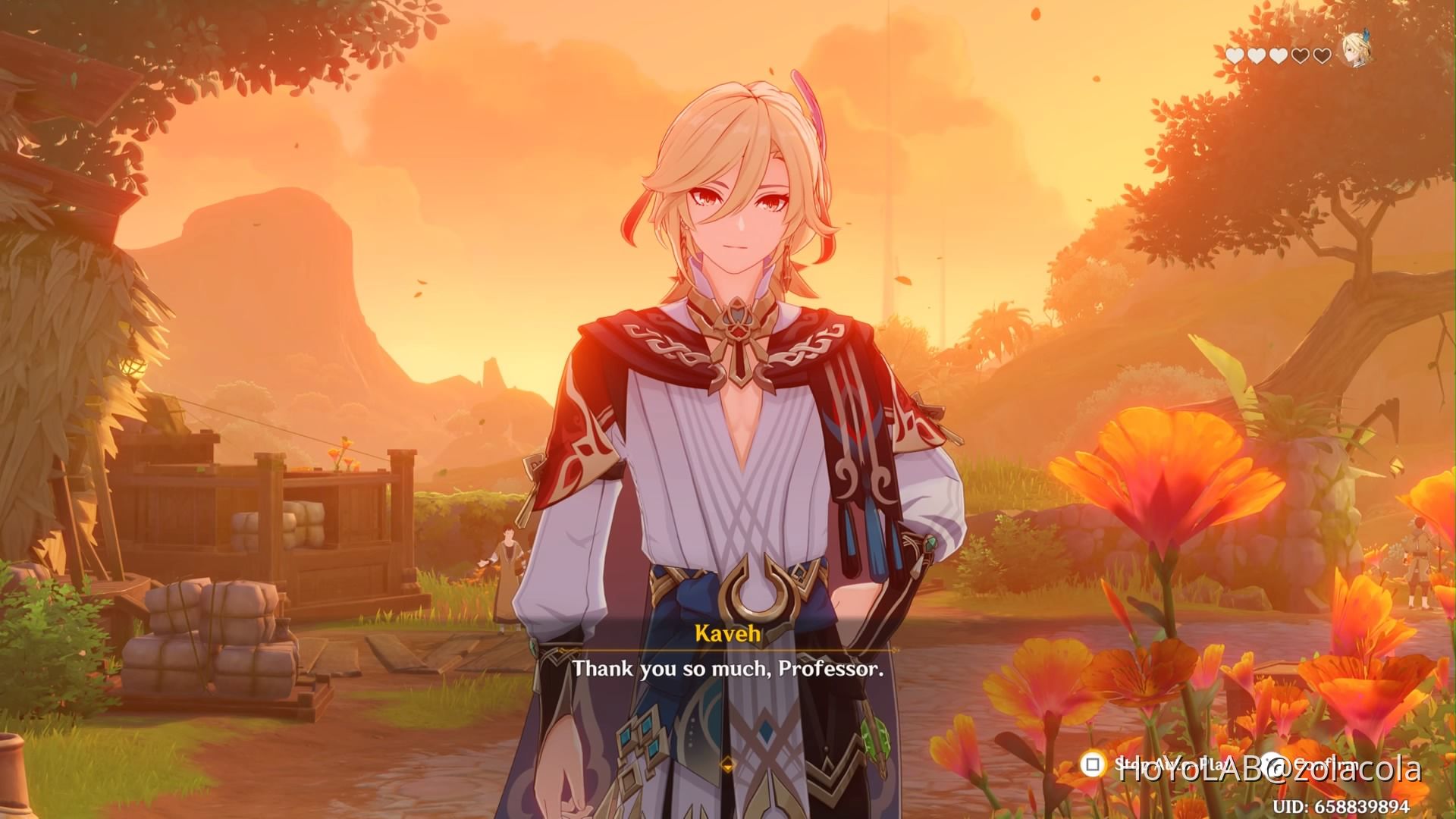This screenshot has width=1456, height=819.
Task: Click the fourth darkened heart icon
Action: [x=1300, y=54]
